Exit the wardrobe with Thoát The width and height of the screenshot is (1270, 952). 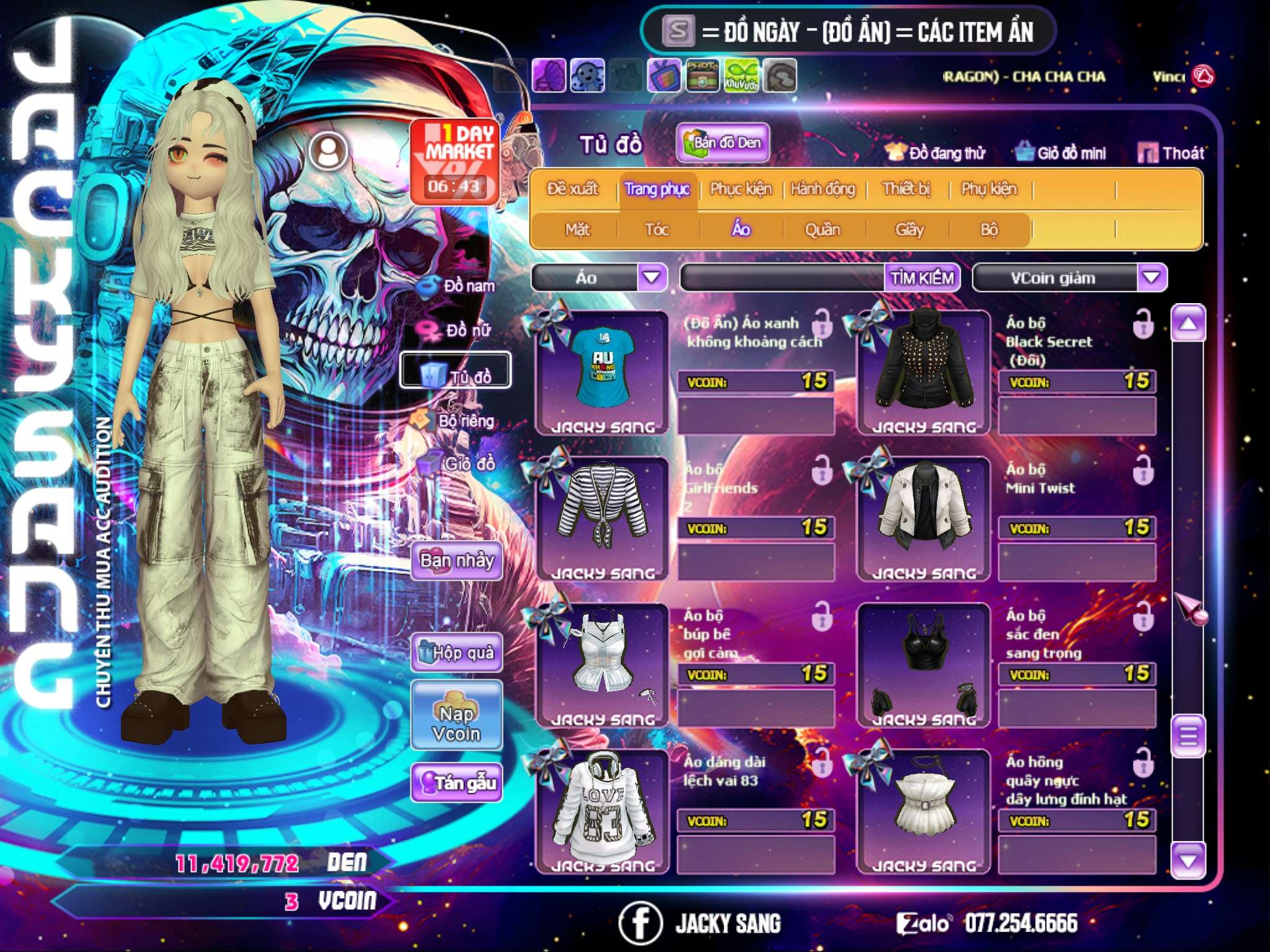(x=1171, y=153)
